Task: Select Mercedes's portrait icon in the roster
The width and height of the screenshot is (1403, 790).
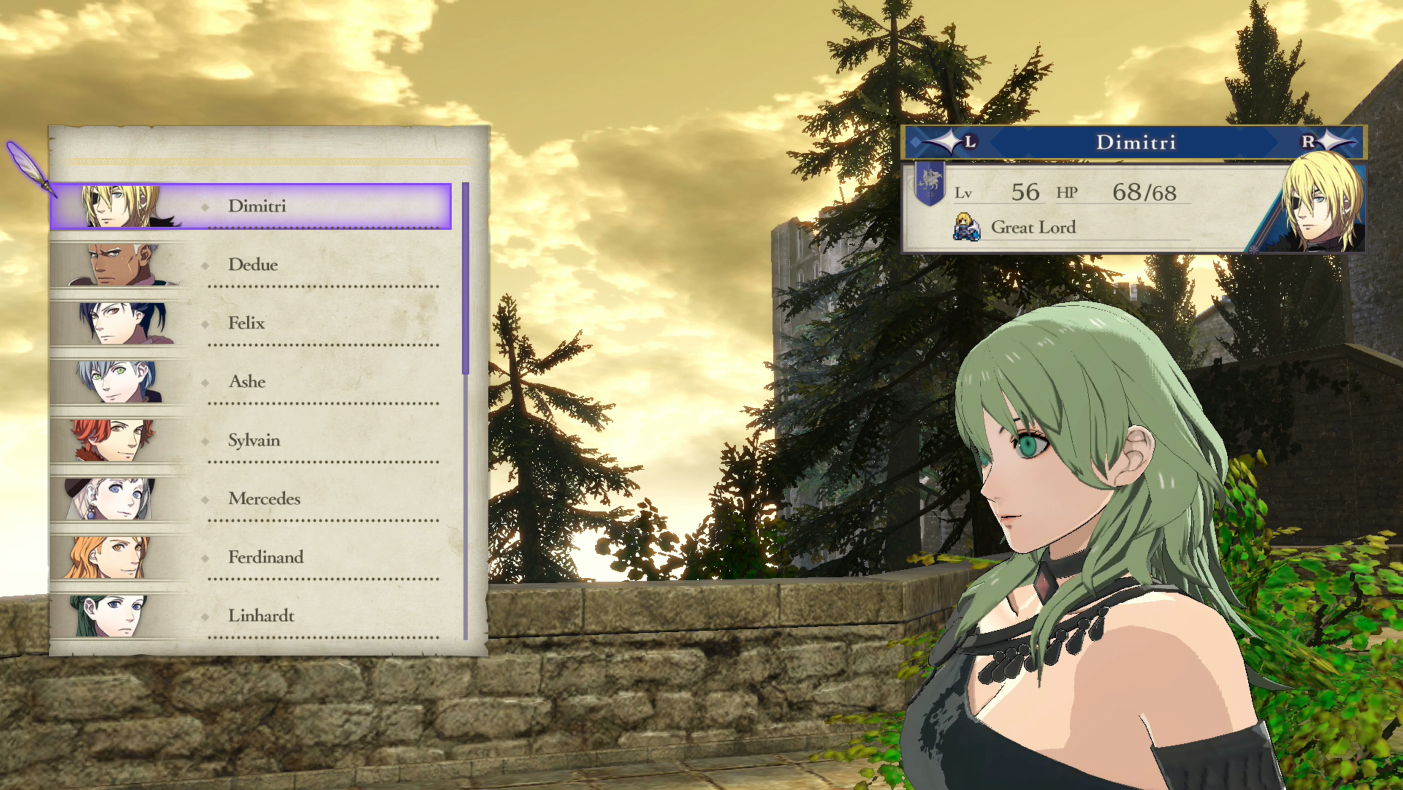Action: pos(118,498)
